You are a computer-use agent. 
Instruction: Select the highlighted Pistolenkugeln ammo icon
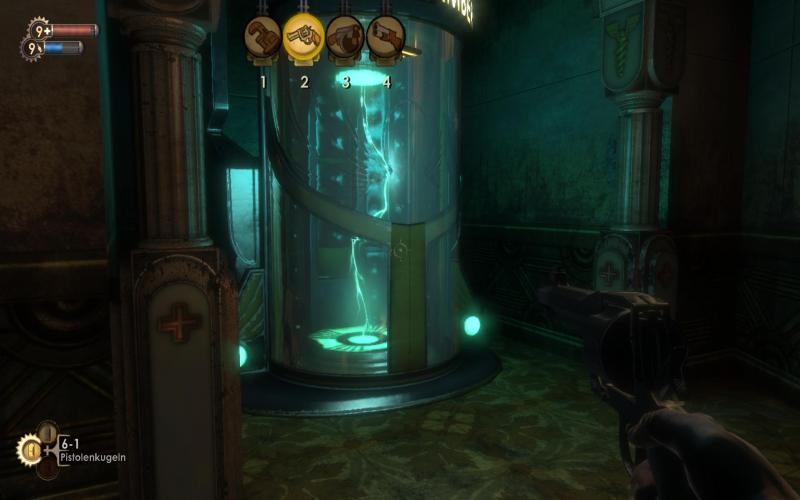pyautogui.click(x=28, y=450)
